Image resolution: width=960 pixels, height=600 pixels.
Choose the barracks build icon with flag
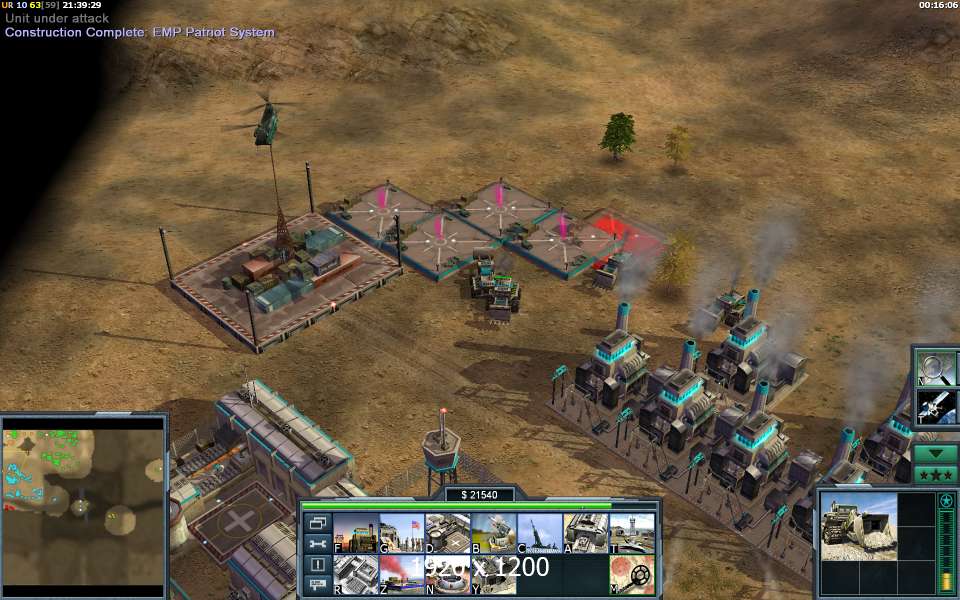pyautogui.click(x=401, y=533)
